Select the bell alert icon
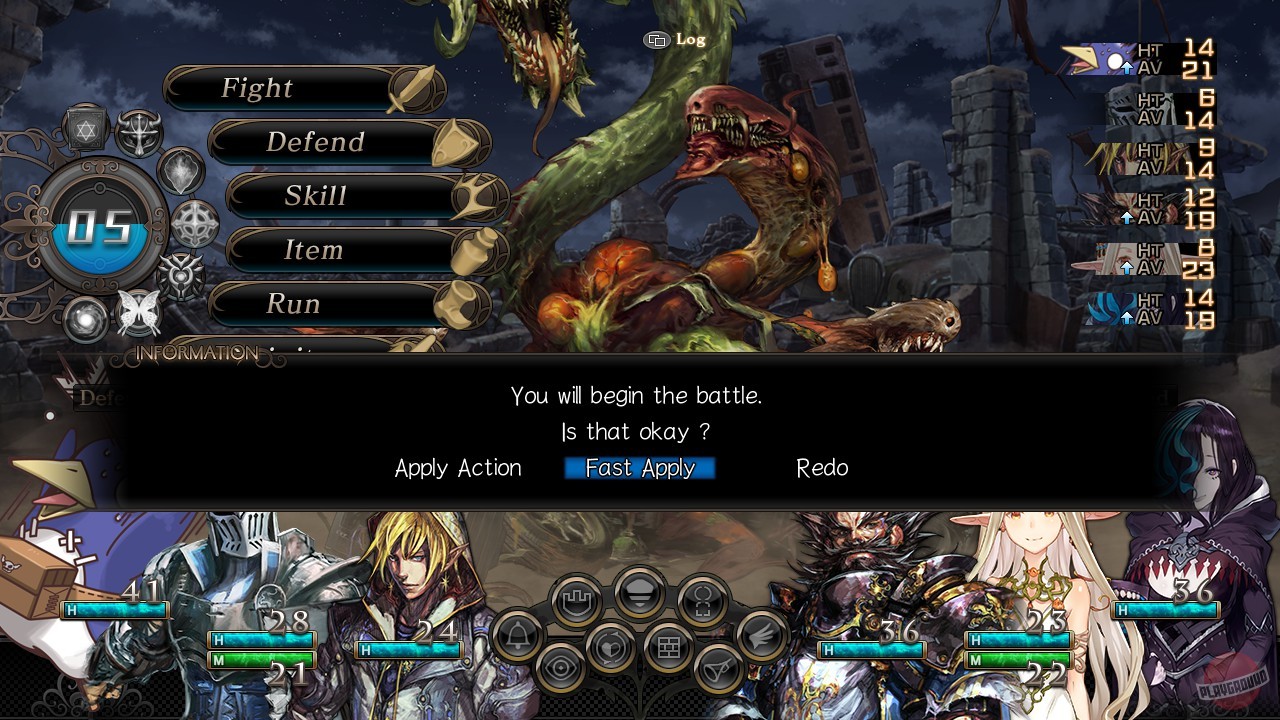 (x=518, y=636)
